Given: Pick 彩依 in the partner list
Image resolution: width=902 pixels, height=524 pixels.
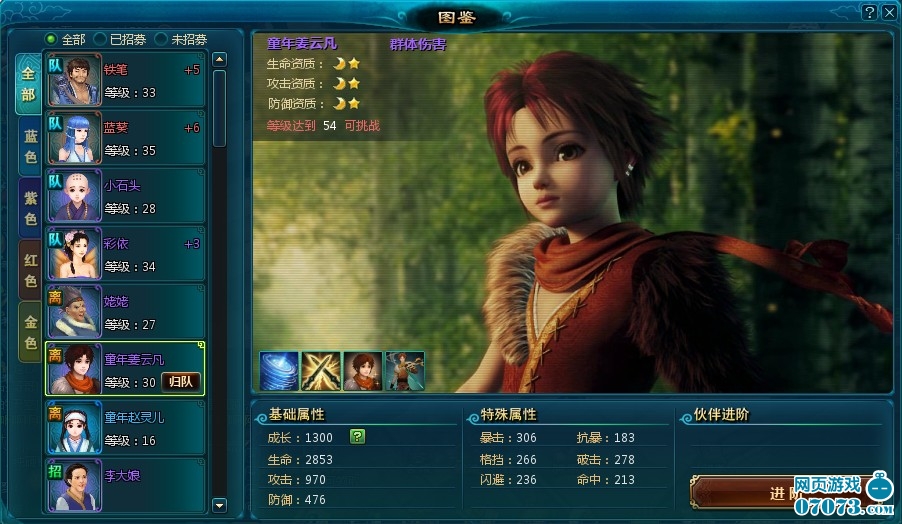Looking at the screenshot, I should tap(125, 254).
